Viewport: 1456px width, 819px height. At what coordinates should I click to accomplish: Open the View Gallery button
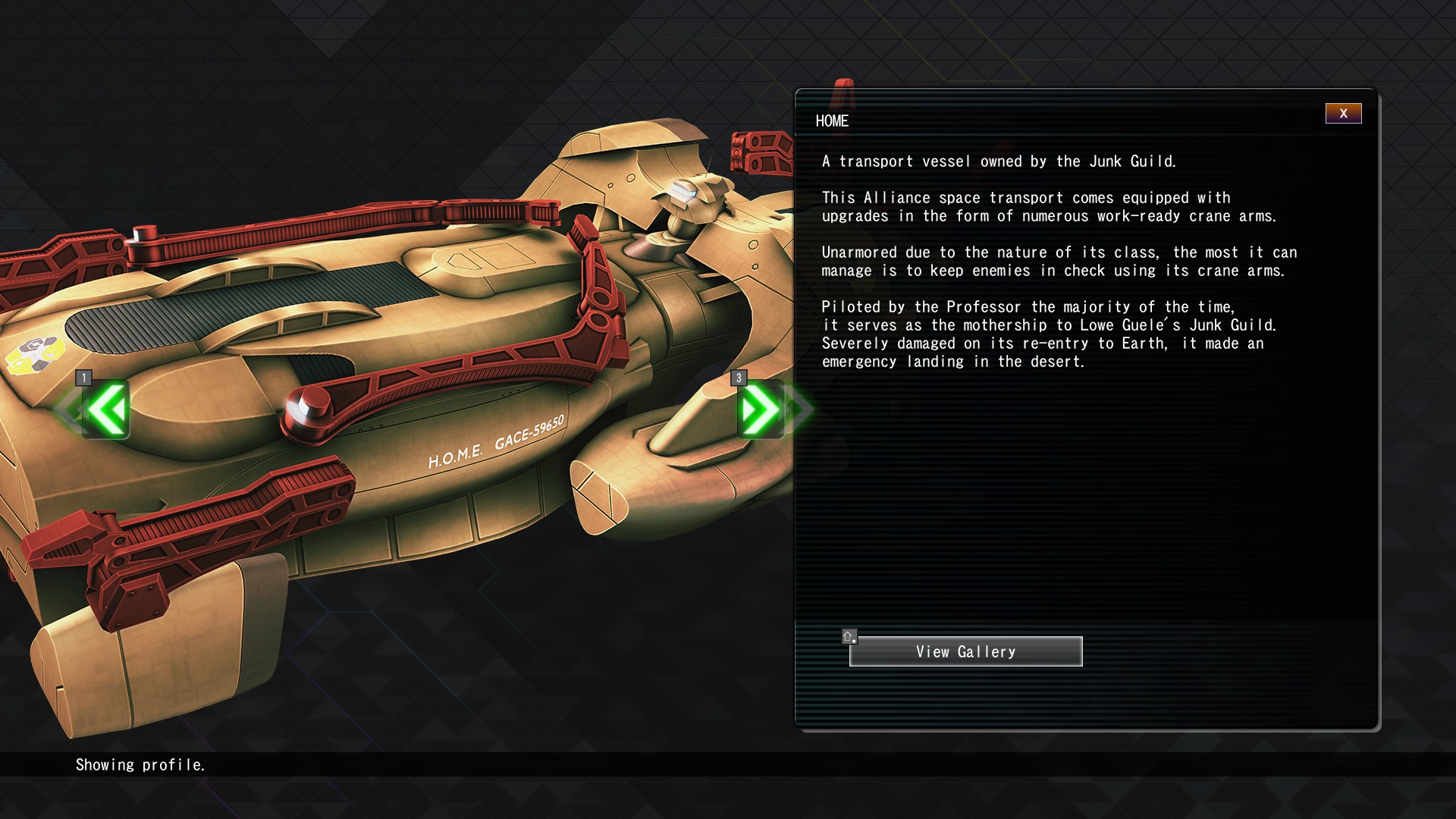tap(965, 651)
